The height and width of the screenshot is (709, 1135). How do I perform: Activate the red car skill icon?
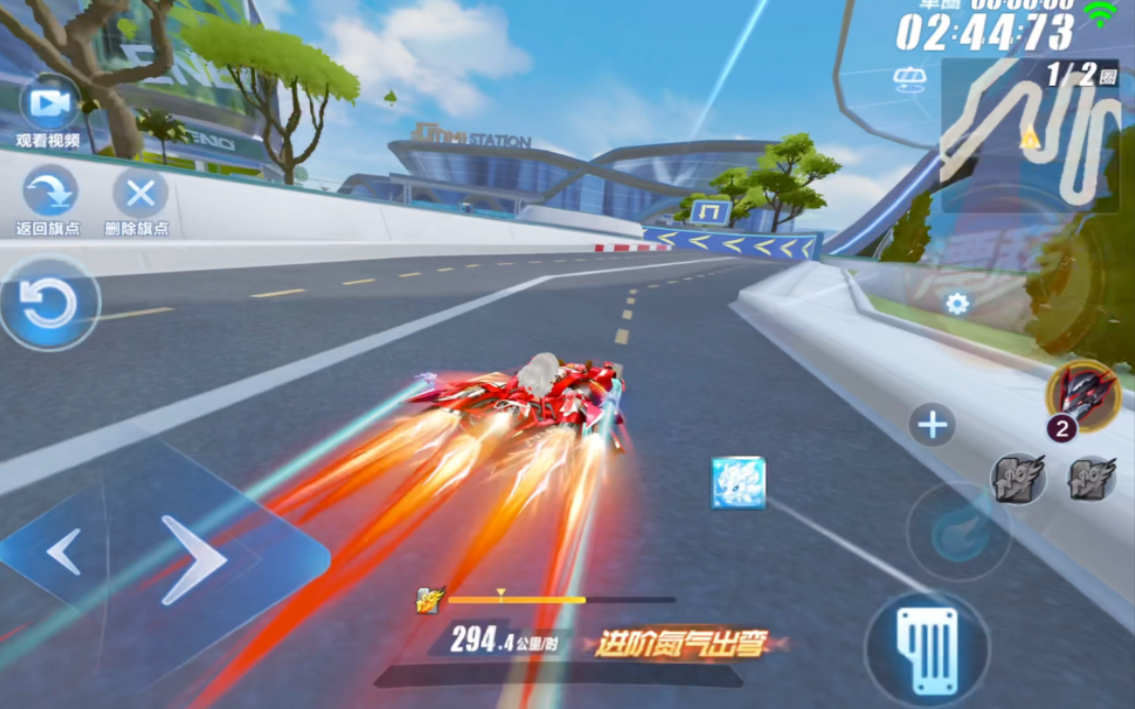click(x=1083, y=395)
